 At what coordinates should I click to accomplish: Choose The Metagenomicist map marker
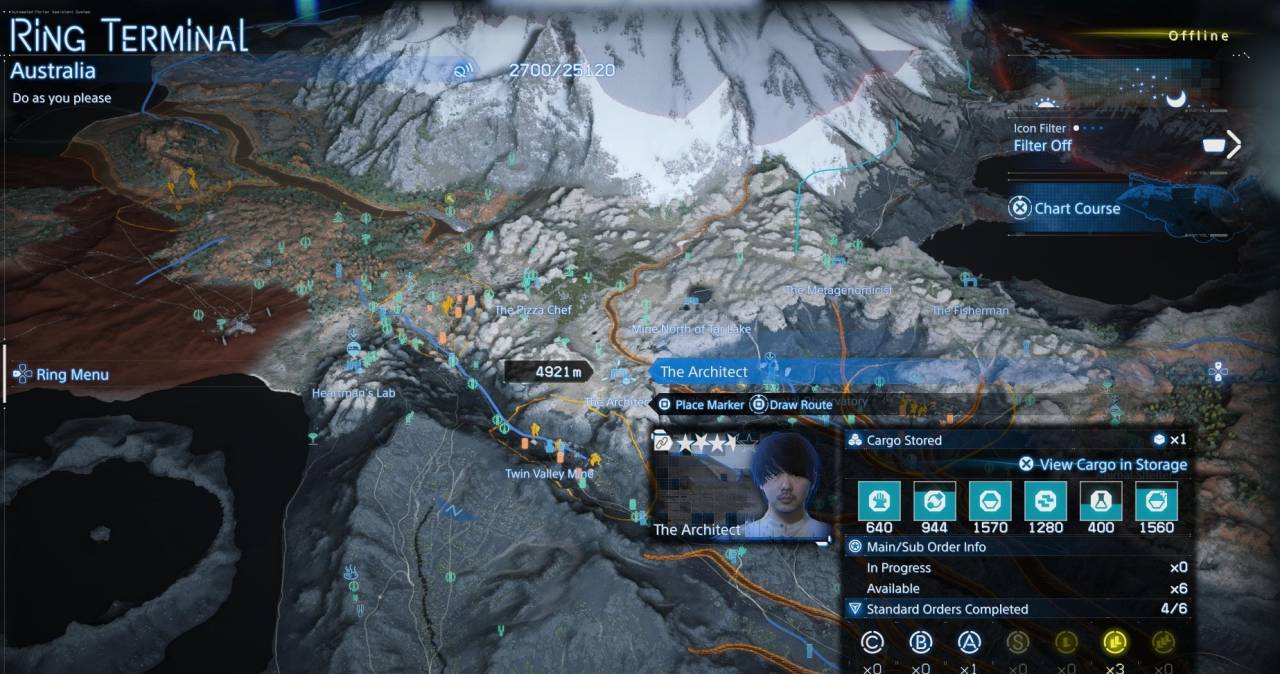[x=838, y=291]
